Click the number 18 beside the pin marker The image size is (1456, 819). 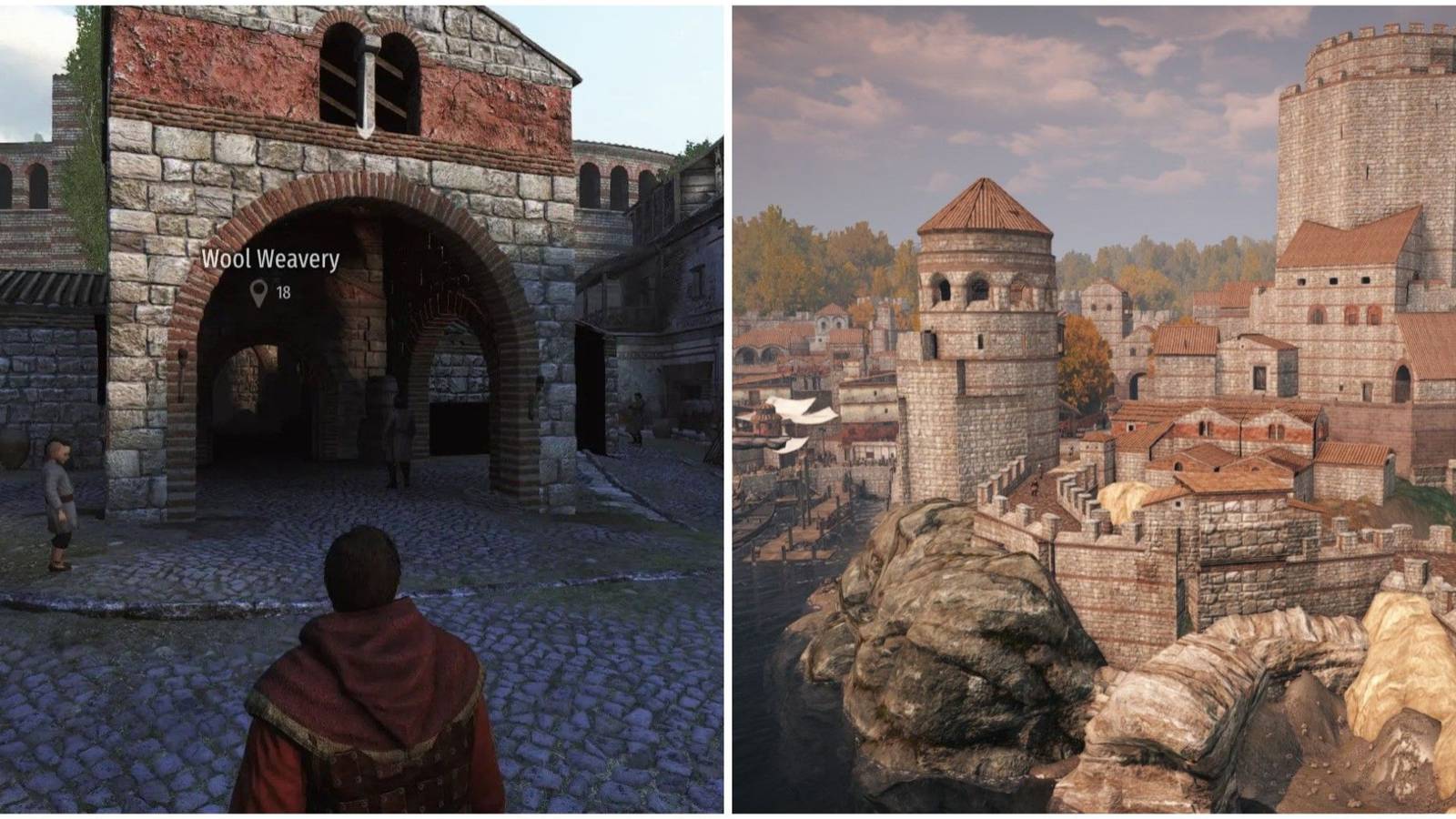282,293
